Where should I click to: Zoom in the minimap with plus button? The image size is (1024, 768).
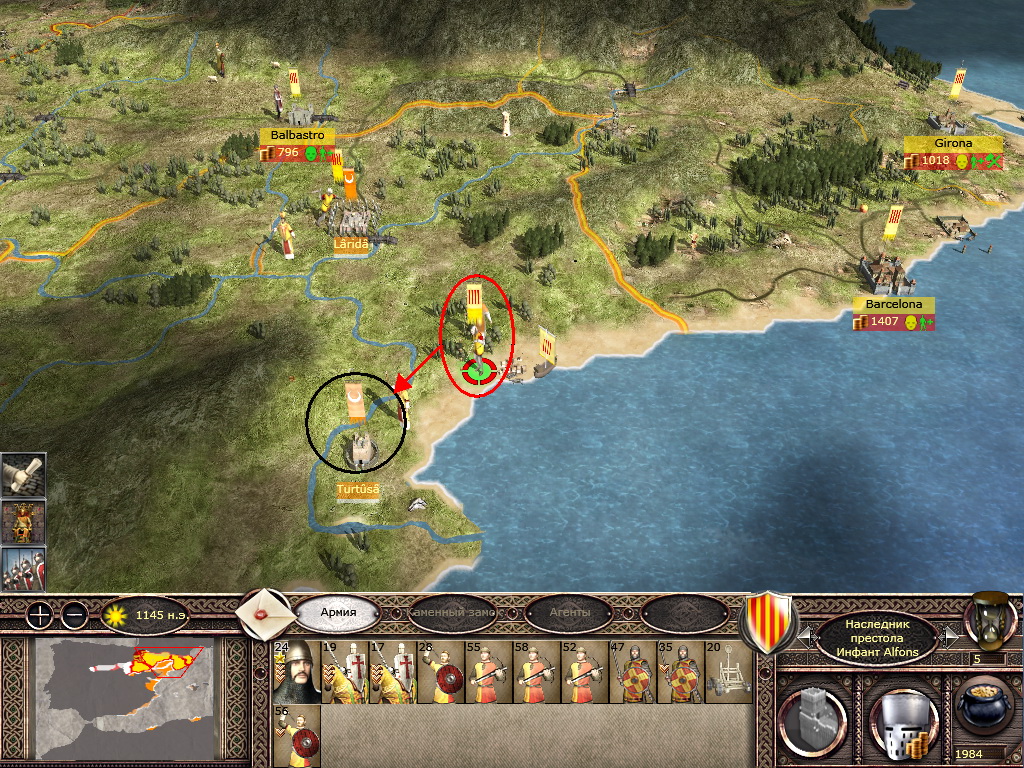point(38,615)
